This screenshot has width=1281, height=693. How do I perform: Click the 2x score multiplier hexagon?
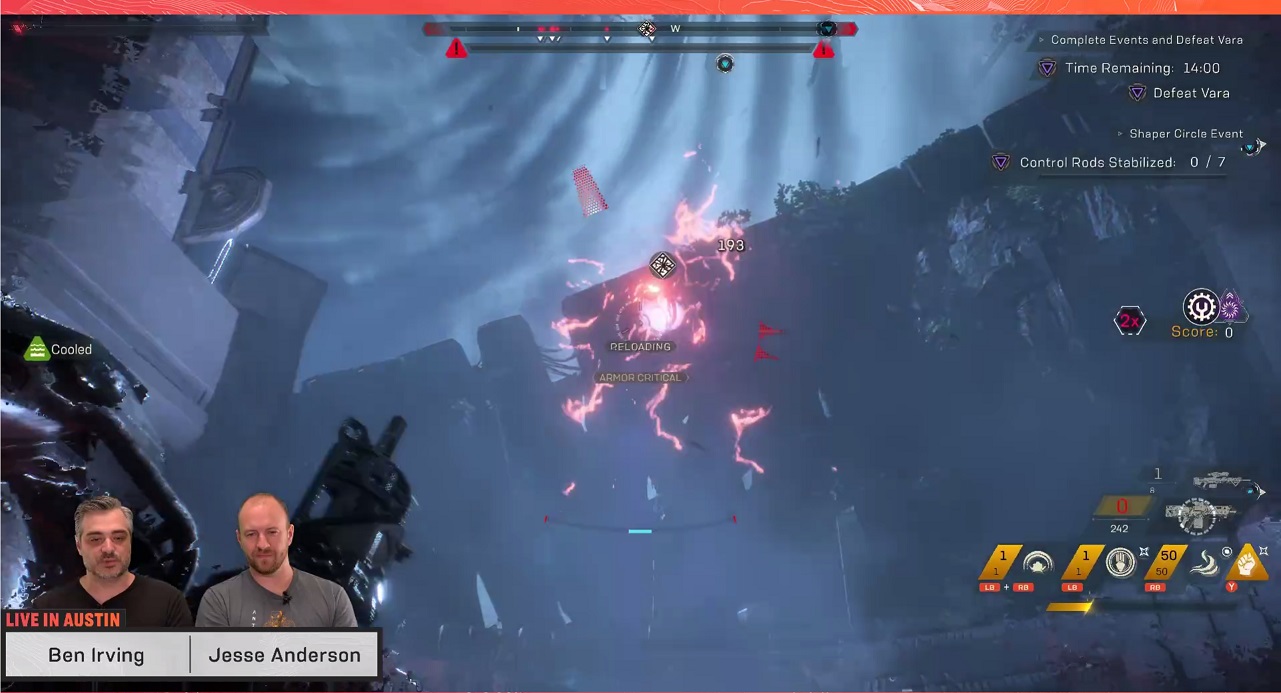tap(1130, 321)
